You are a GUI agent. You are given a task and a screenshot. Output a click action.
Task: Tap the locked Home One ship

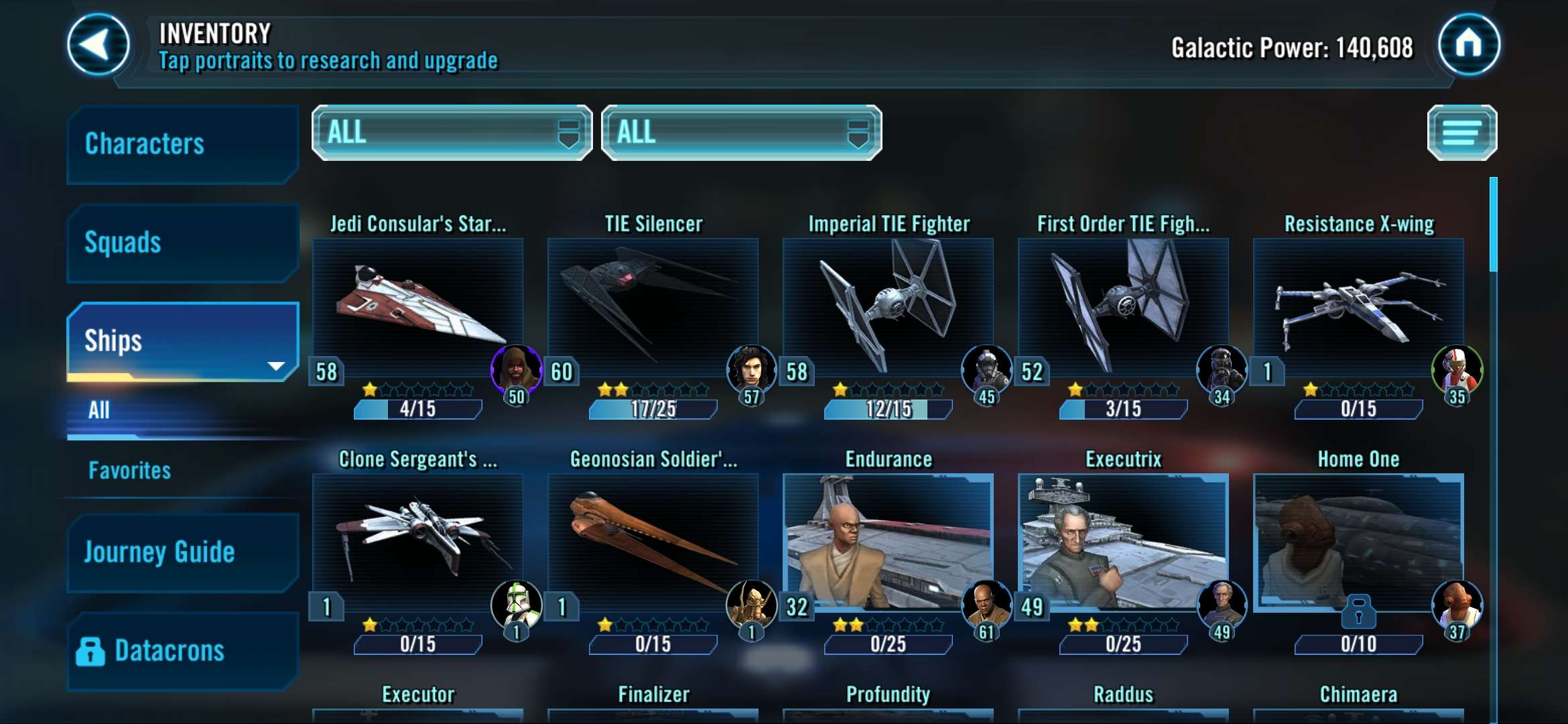click(x=1358, y=542)
